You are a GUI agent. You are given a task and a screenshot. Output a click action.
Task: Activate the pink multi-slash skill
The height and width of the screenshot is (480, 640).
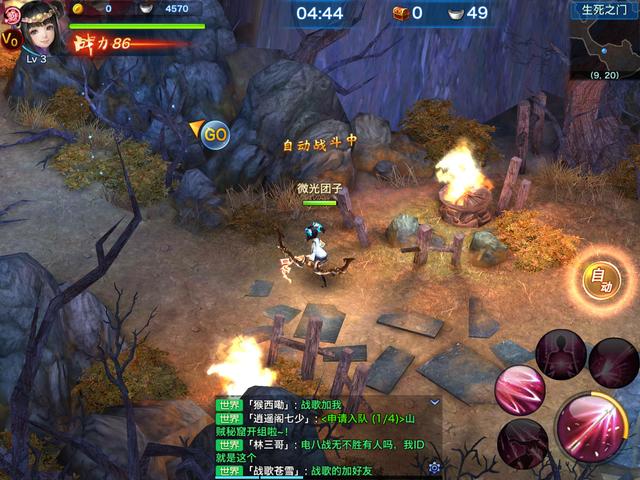click(x=518, y=390)
